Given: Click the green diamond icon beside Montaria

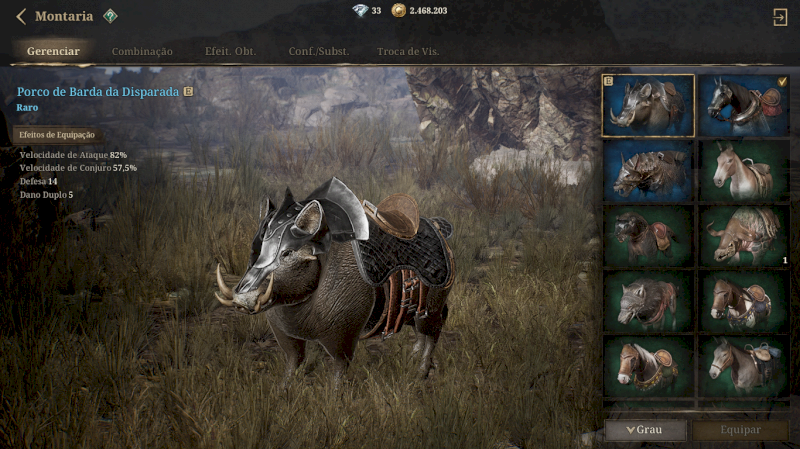Looking at the screenshot, I should click(110, 16).
